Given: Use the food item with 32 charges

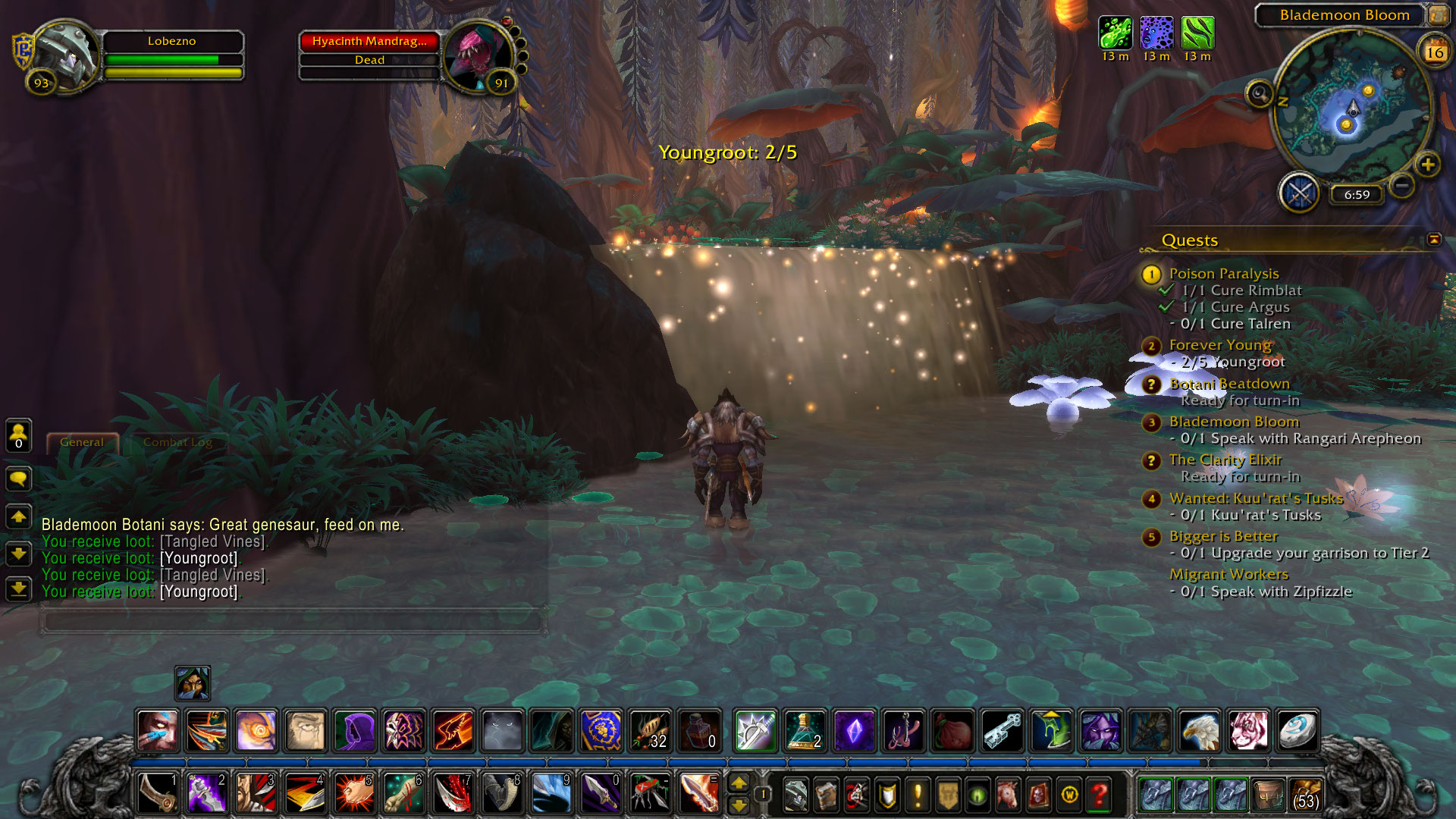Looking at the screenshot, I should pyautogui.click(x=650, y=731).
